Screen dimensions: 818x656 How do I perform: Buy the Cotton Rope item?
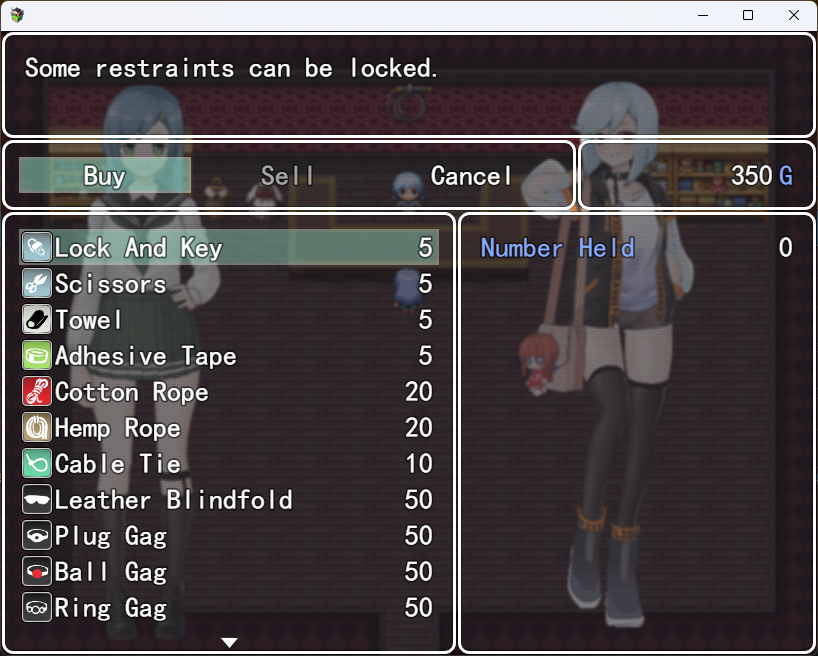pyautogui.click(x=229, y=392)
